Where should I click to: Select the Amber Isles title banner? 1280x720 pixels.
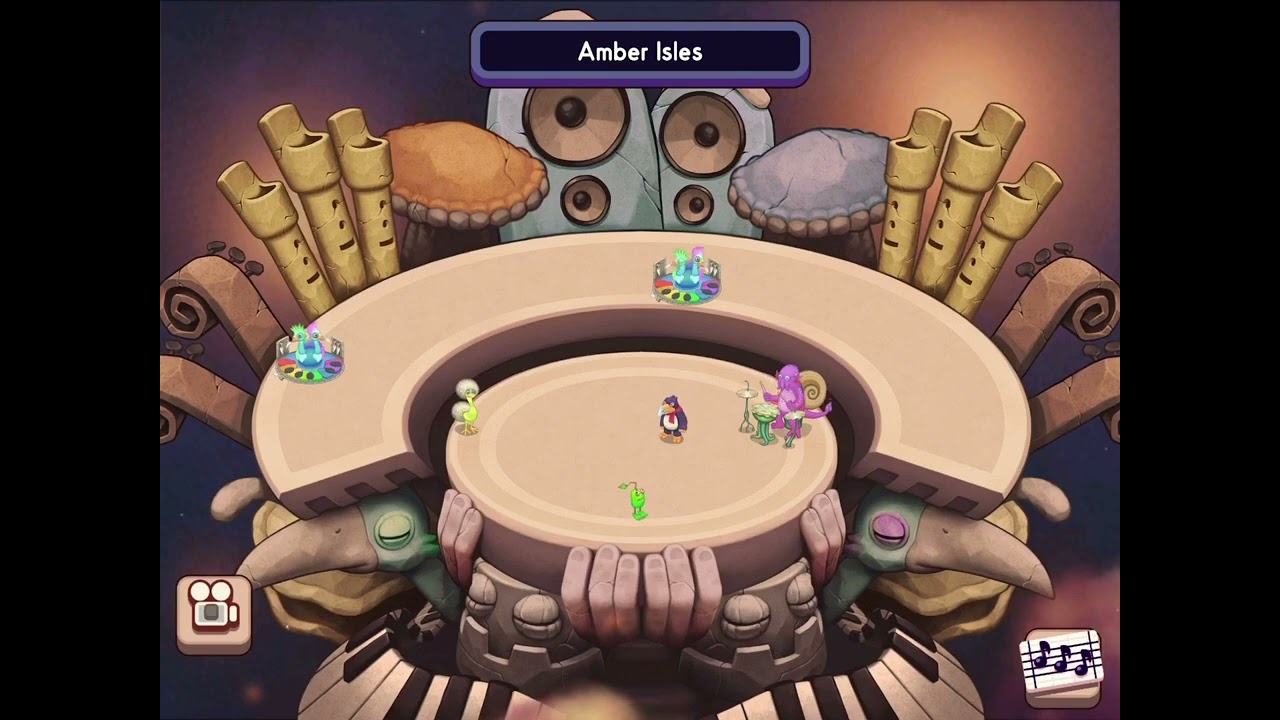tap(640, 53)
